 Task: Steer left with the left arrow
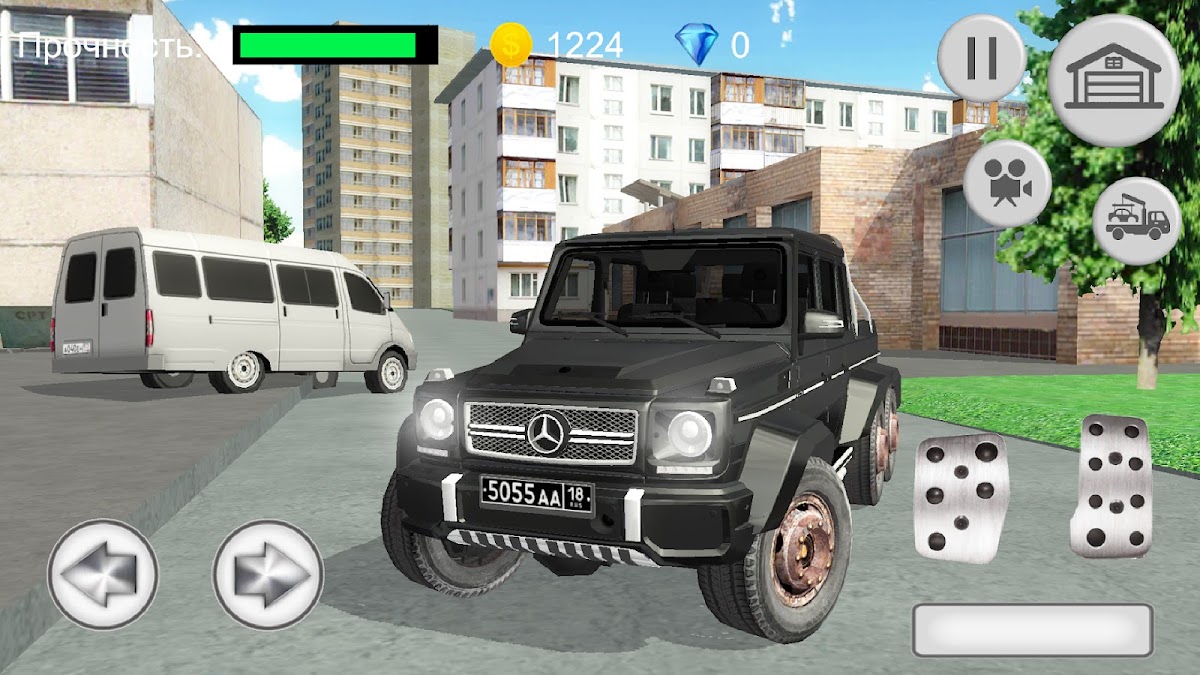pos(103,574)
